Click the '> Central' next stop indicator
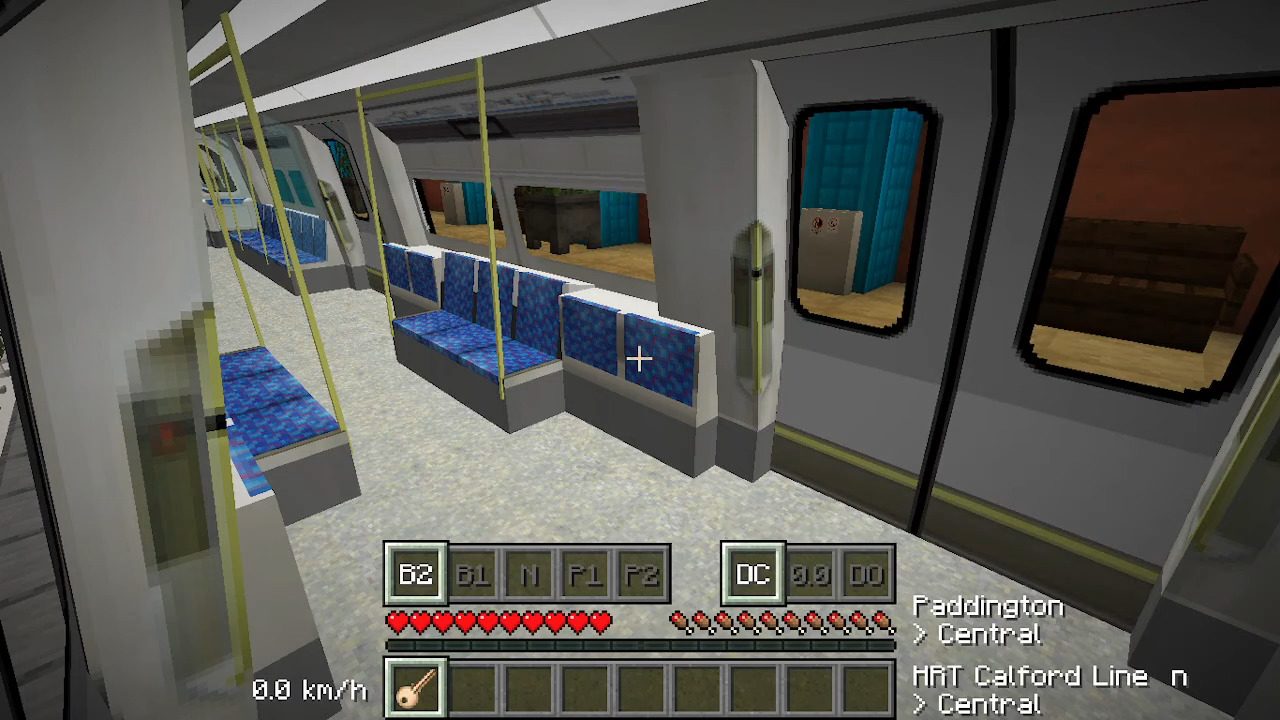 978,634
